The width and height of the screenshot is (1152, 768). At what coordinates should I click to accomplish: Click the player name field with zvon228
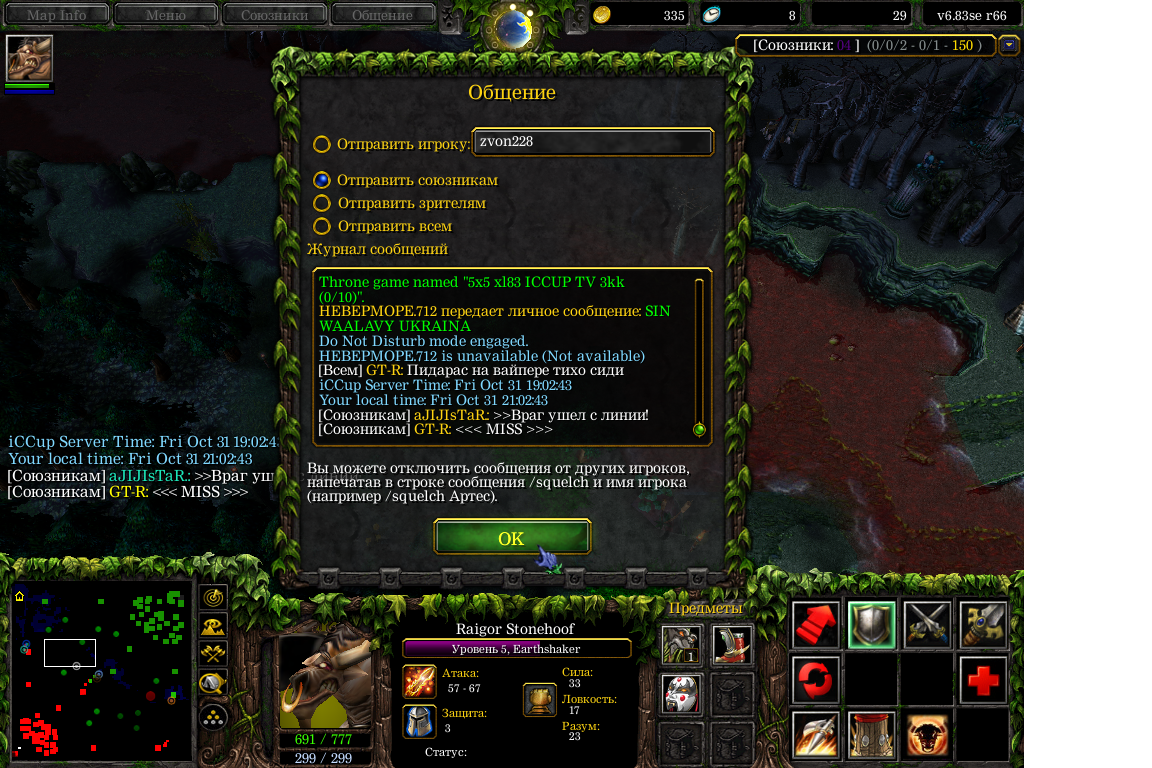point(592,143)
